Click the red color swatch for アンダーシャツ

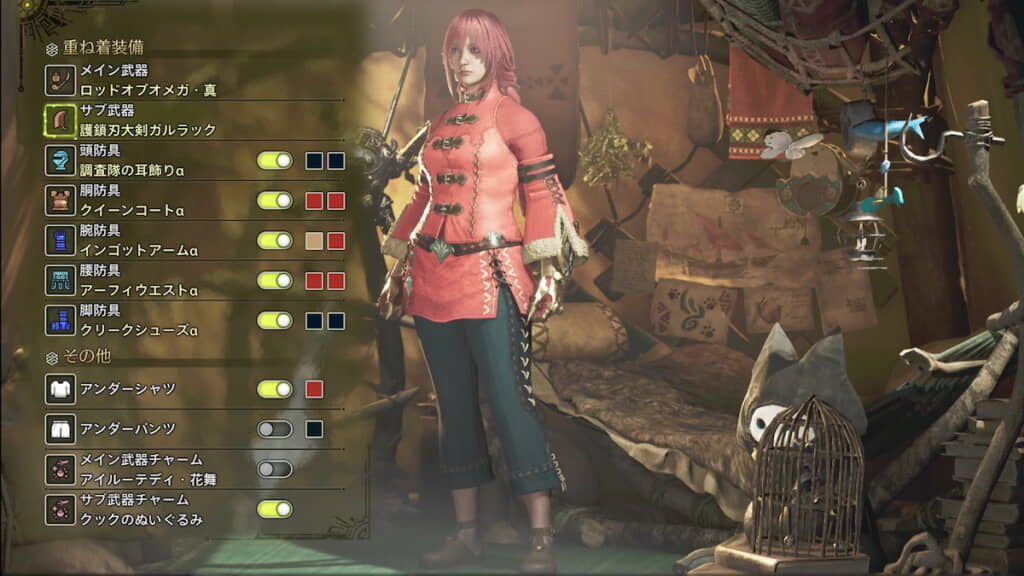point(314,389)
